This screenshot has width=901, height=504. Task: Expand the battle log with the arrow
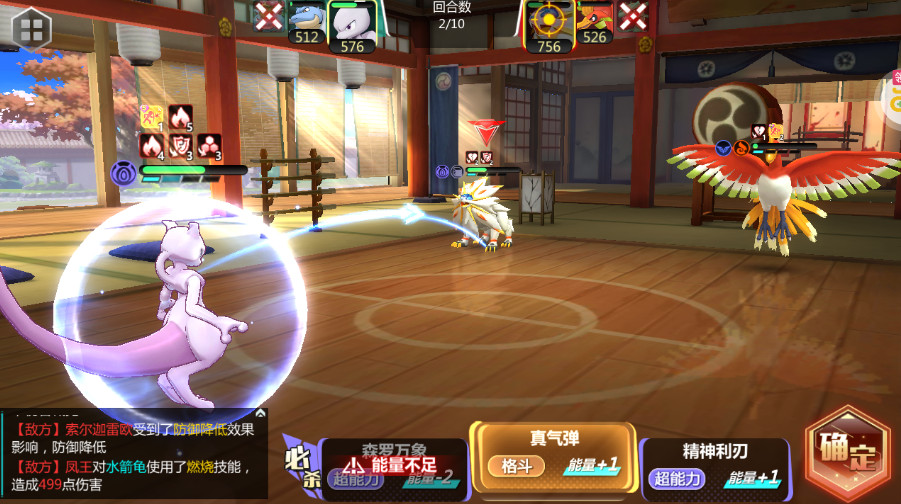(x=261, y=412)
